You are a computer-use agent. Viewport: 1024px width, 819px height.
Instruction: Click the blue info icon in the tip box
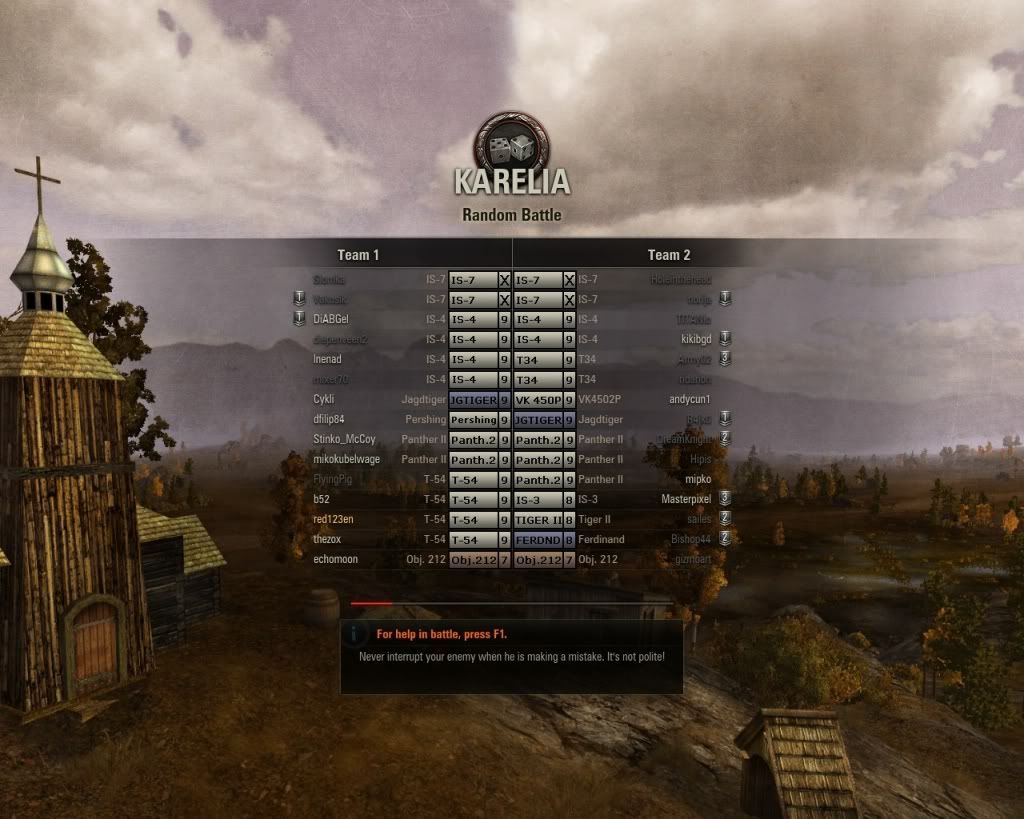click(x=356, y=634)
